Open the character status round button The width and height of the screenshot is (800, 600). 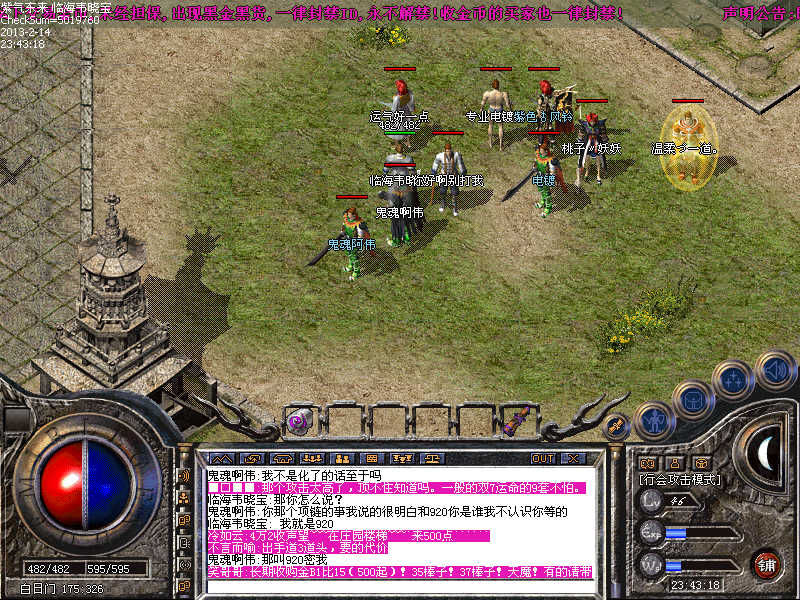651,421
